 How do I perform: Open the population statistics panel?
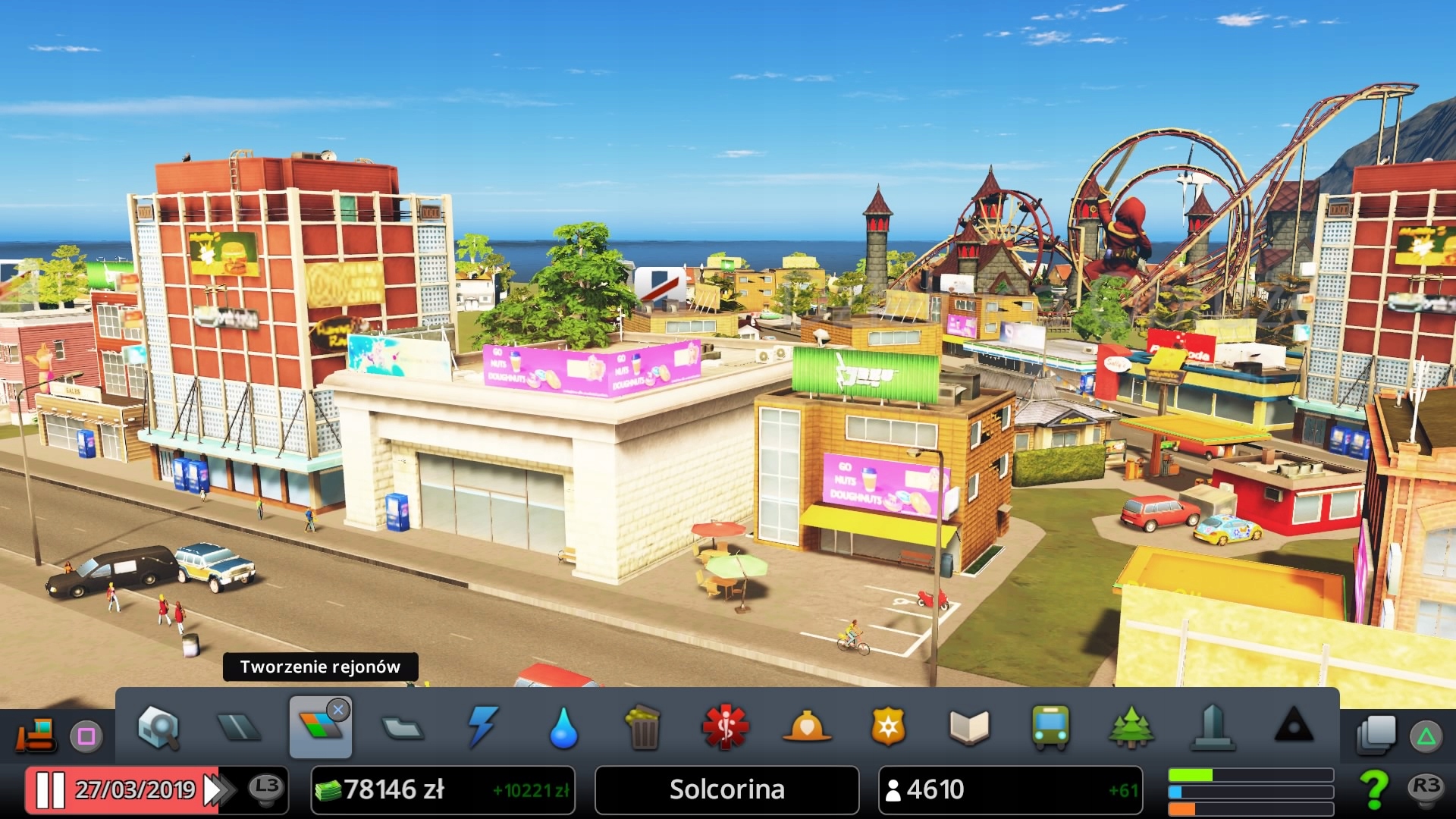[x=1010, y=790]
